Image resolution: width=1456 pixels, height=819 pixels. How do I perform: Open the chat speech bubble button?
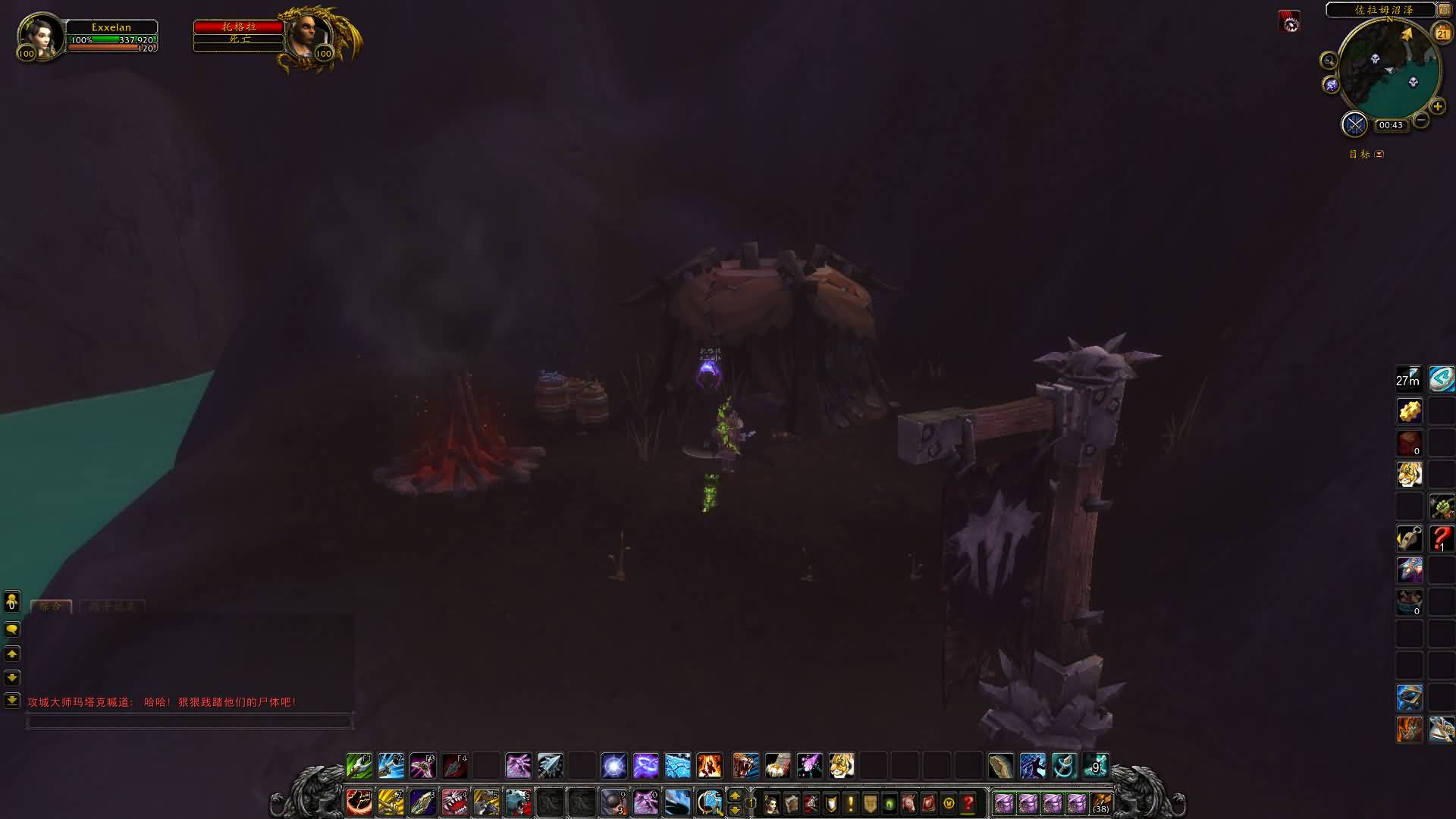[x=12, y=629]
